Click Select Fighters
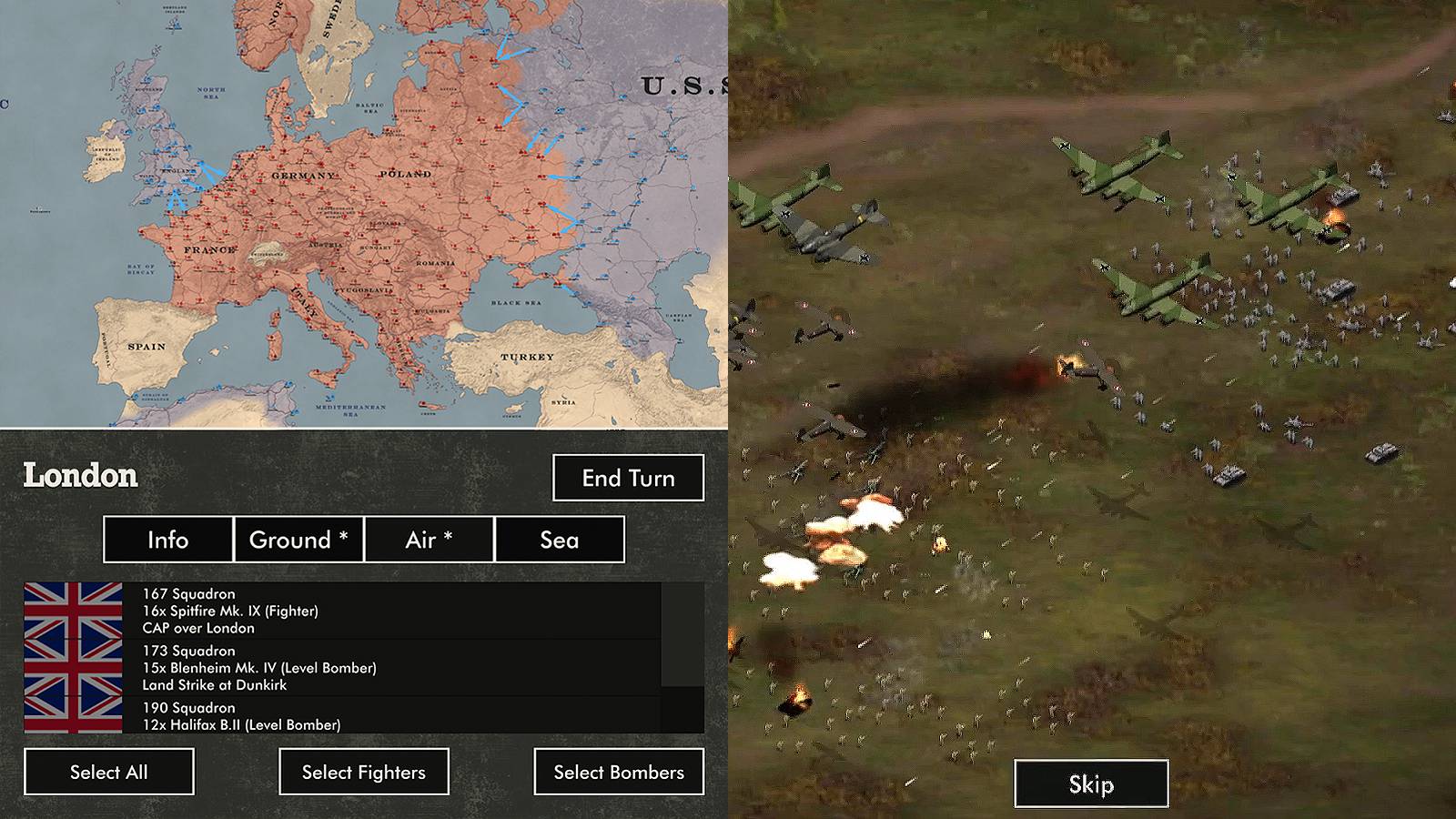 pyautogui.click(x=364, y=772)
